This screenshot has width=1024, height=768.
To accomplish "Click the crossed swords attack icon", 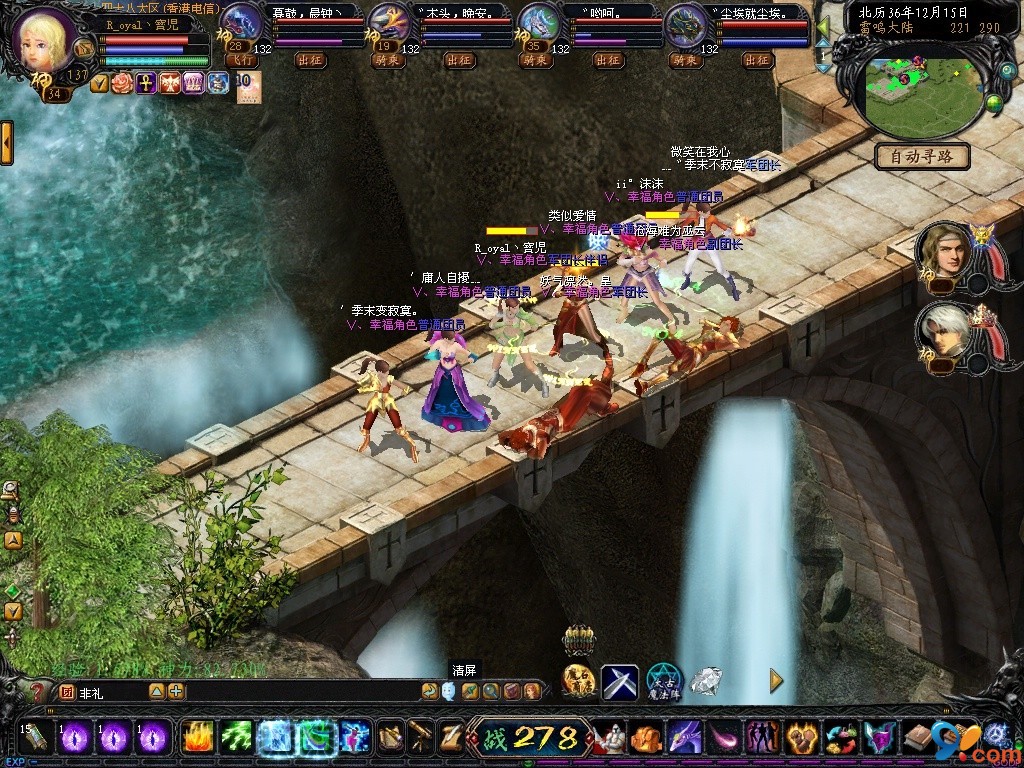I will pos(619,682).
